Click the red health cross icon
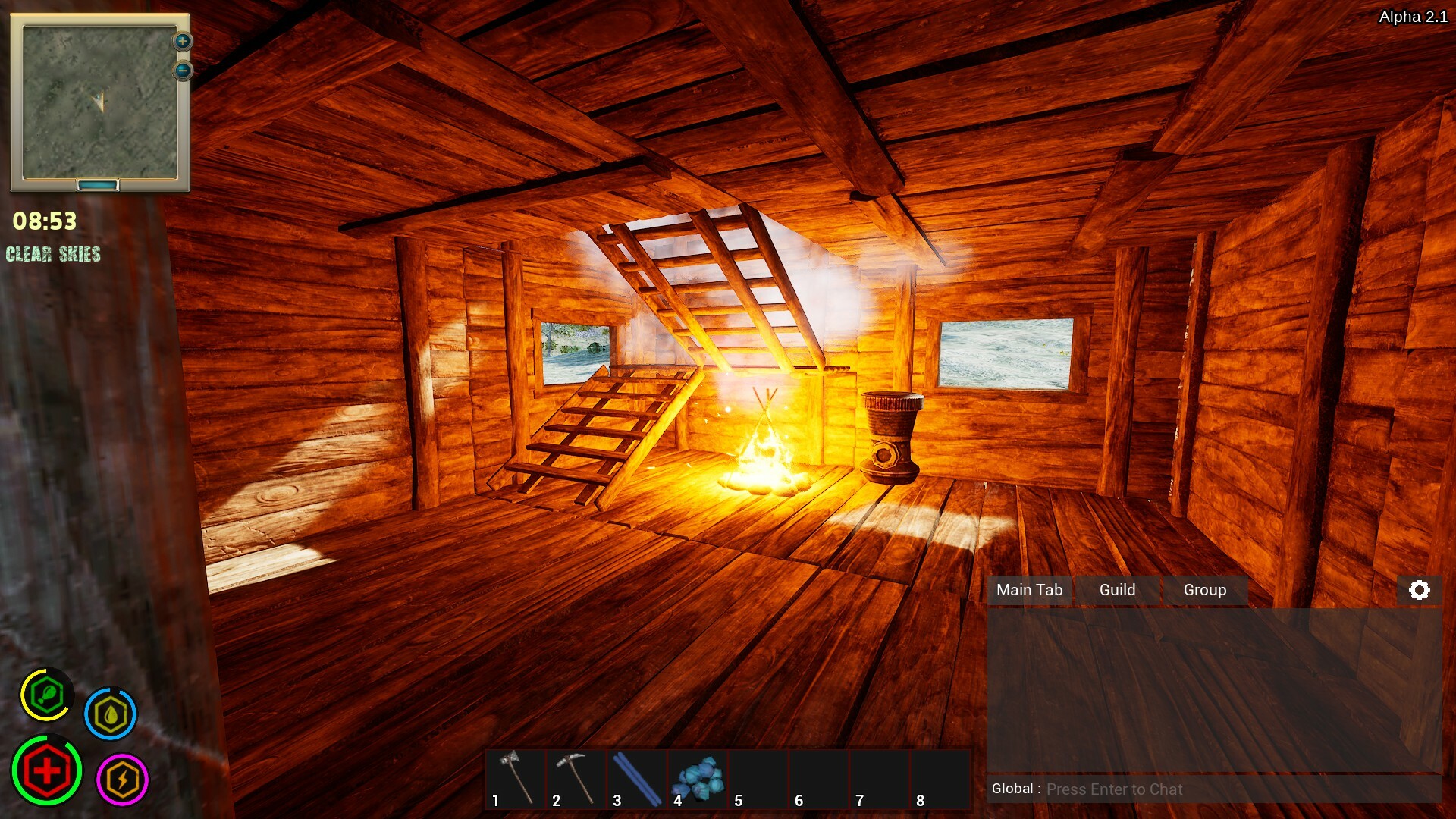The height and width of the screenshot is (819, 1456). tap(47, 772)
